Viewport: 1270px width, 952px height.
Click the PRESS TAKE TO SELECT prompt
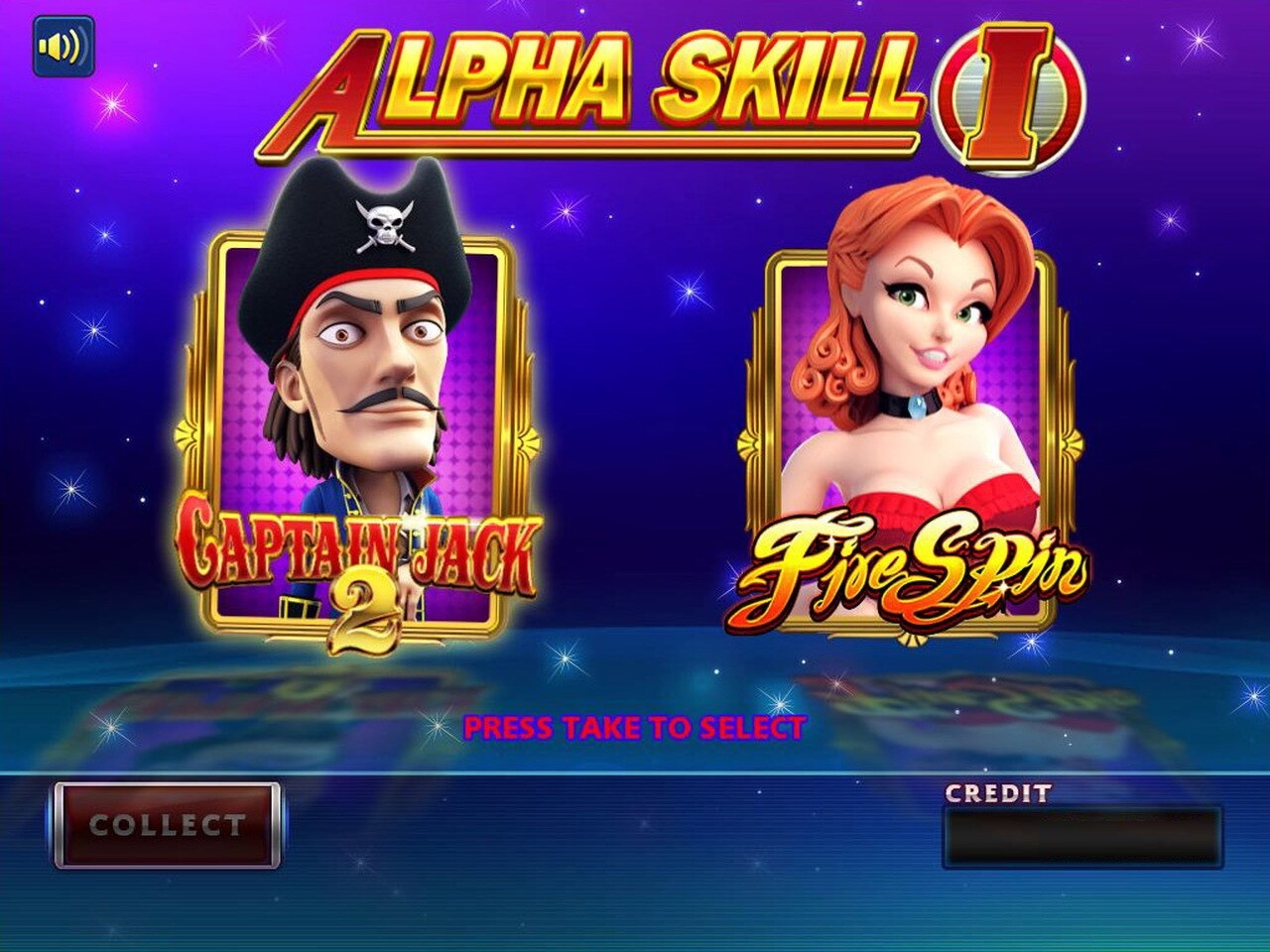point(635,726)
